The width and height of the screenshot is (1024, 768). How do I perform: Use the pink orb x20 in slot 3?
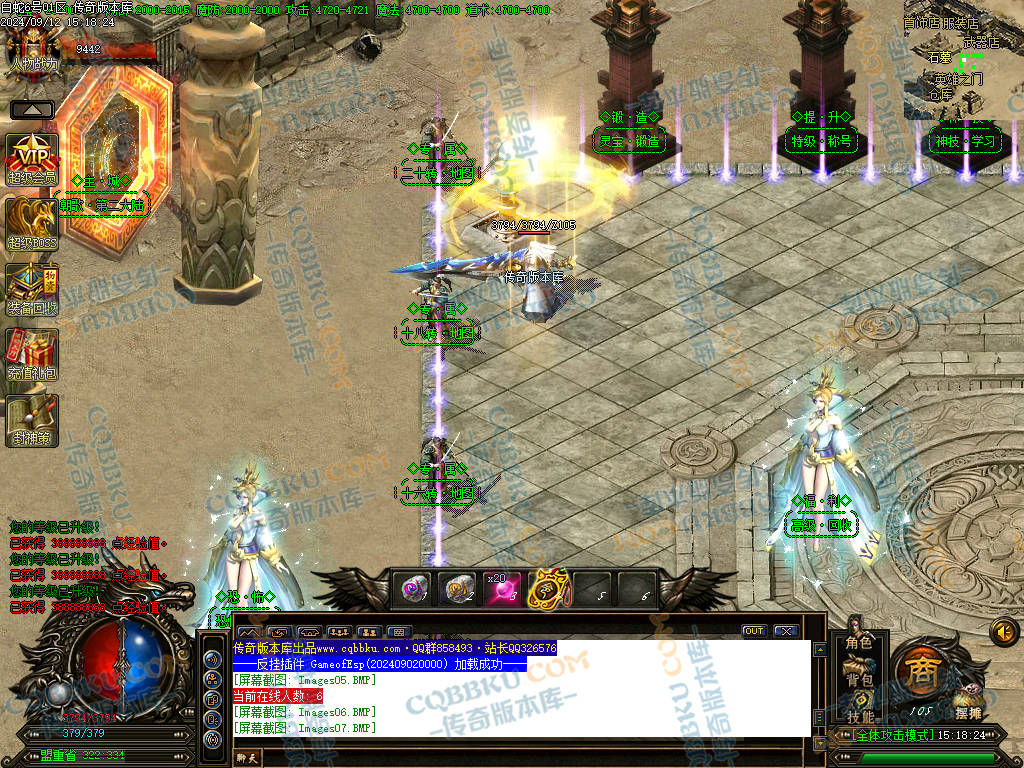pyautogui.click(x=503, y=590)
